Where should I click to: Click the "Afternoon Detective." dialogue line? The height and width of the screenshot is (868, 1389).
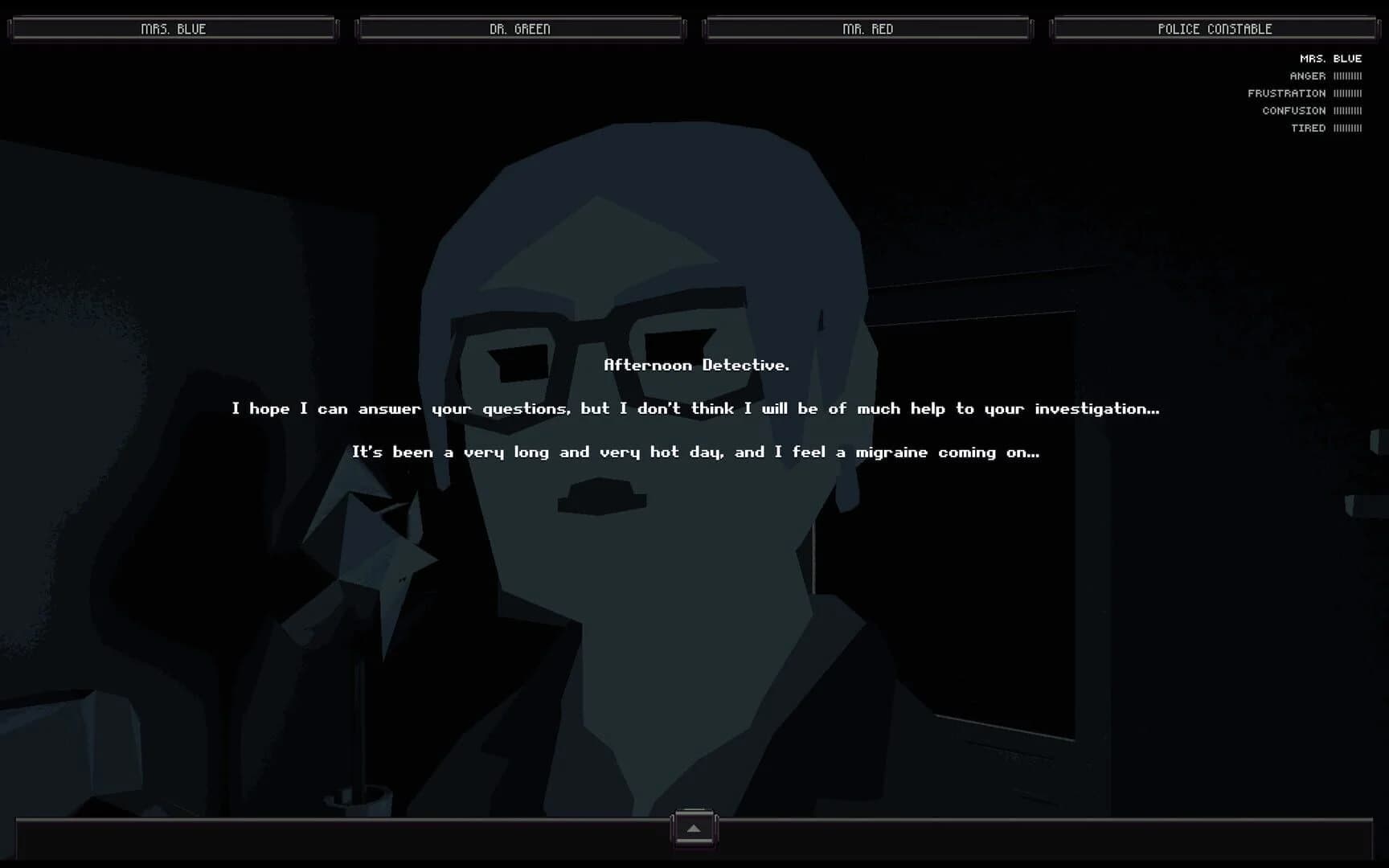click(x=695, y=365)
